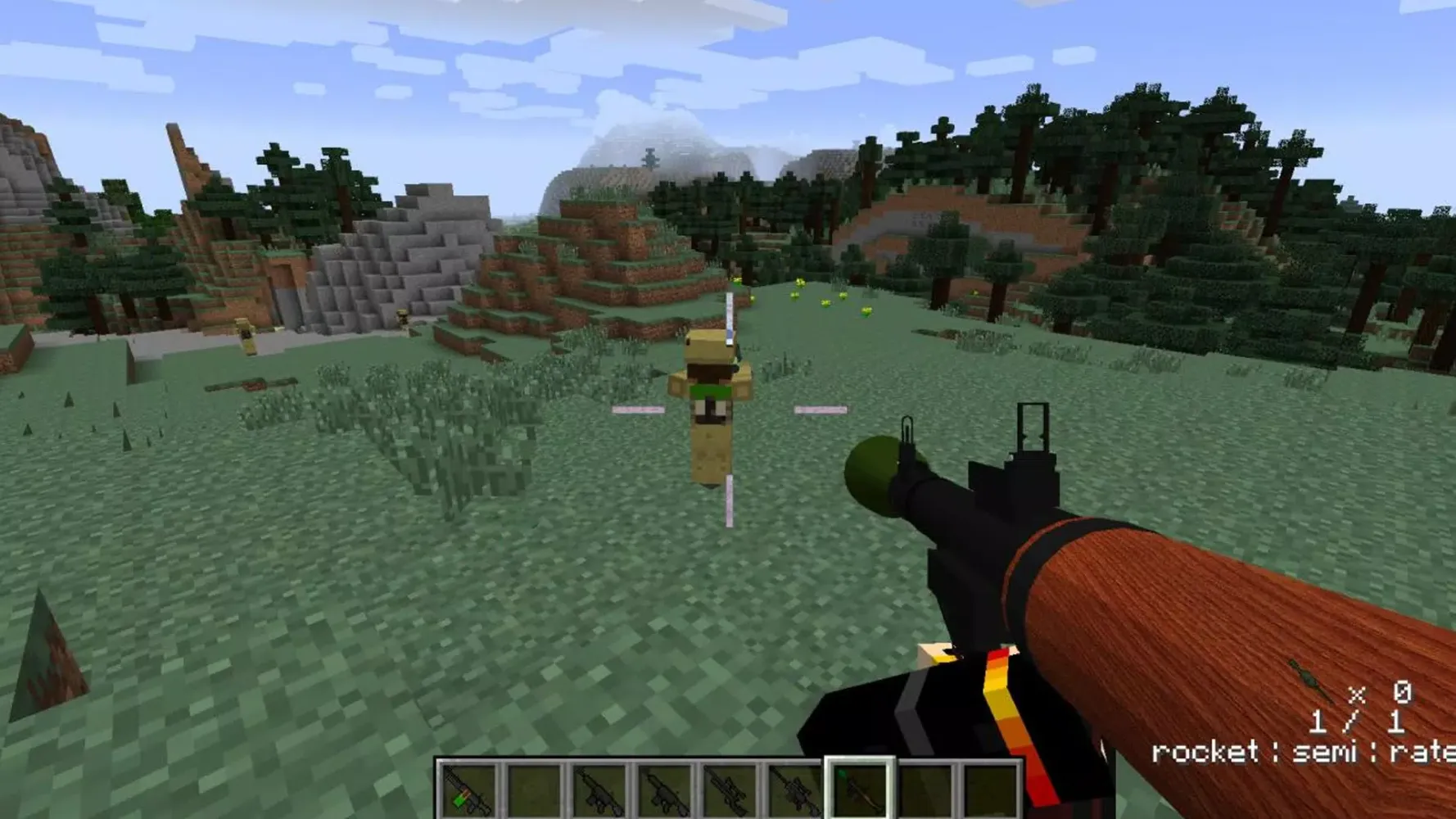The height and width of the screenshot is (819, 1456).
Task: Select the rifle with green magazine slot
Action: pyautogui.click(x=468, y=790)
